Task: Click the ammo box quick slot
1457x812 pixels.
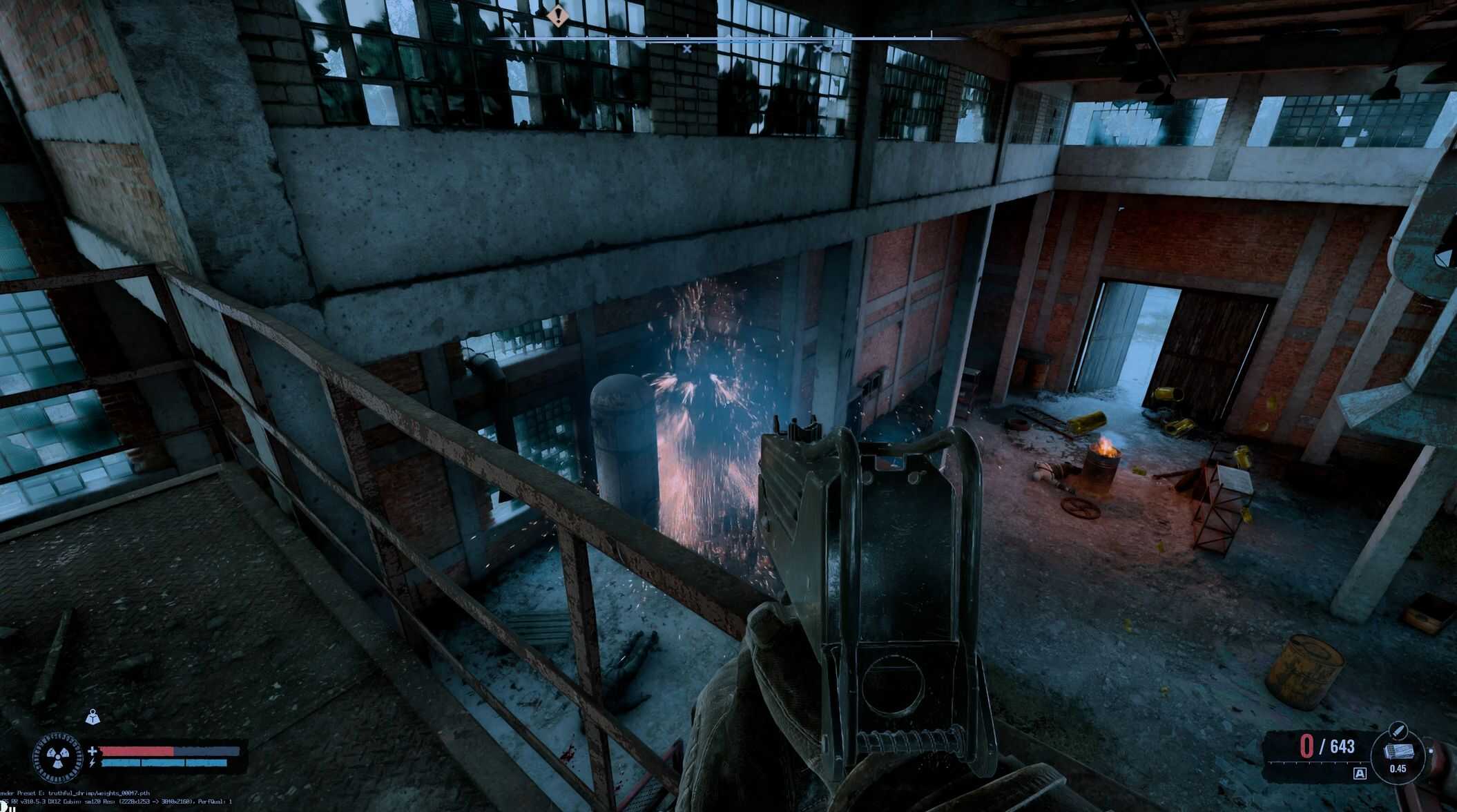Action: click(x=1398, y=752)
